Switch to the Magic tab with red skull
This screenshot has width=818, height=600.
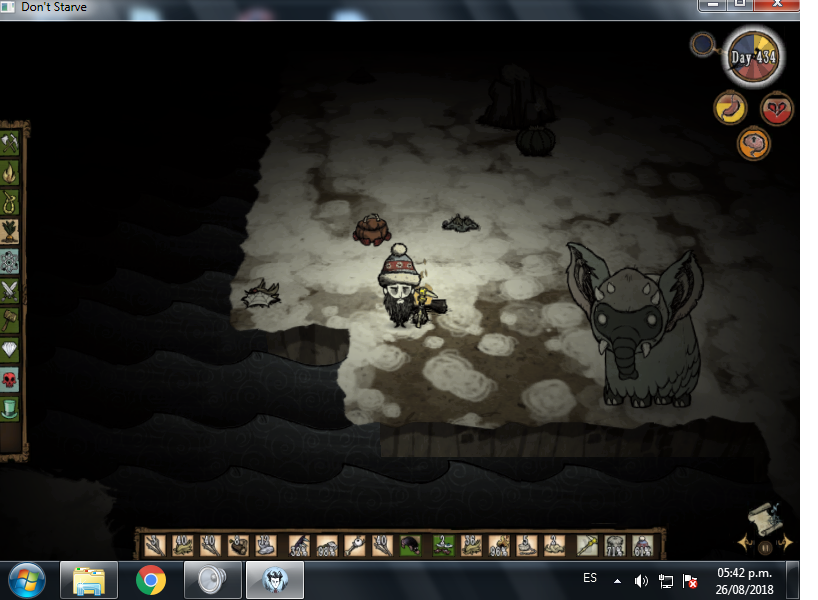[x=11, y=379]
